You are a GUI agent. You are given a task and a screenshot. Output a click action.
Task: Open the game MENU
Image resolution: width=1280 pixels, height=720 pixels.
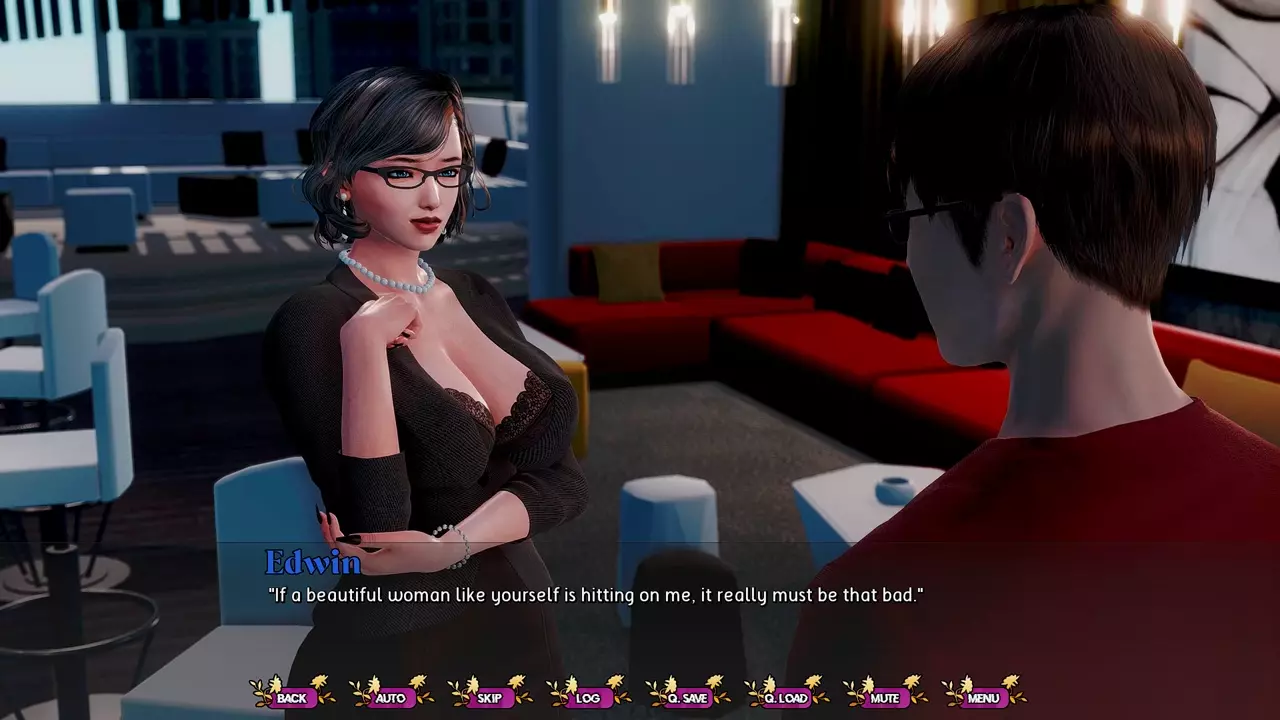[983, 697]
